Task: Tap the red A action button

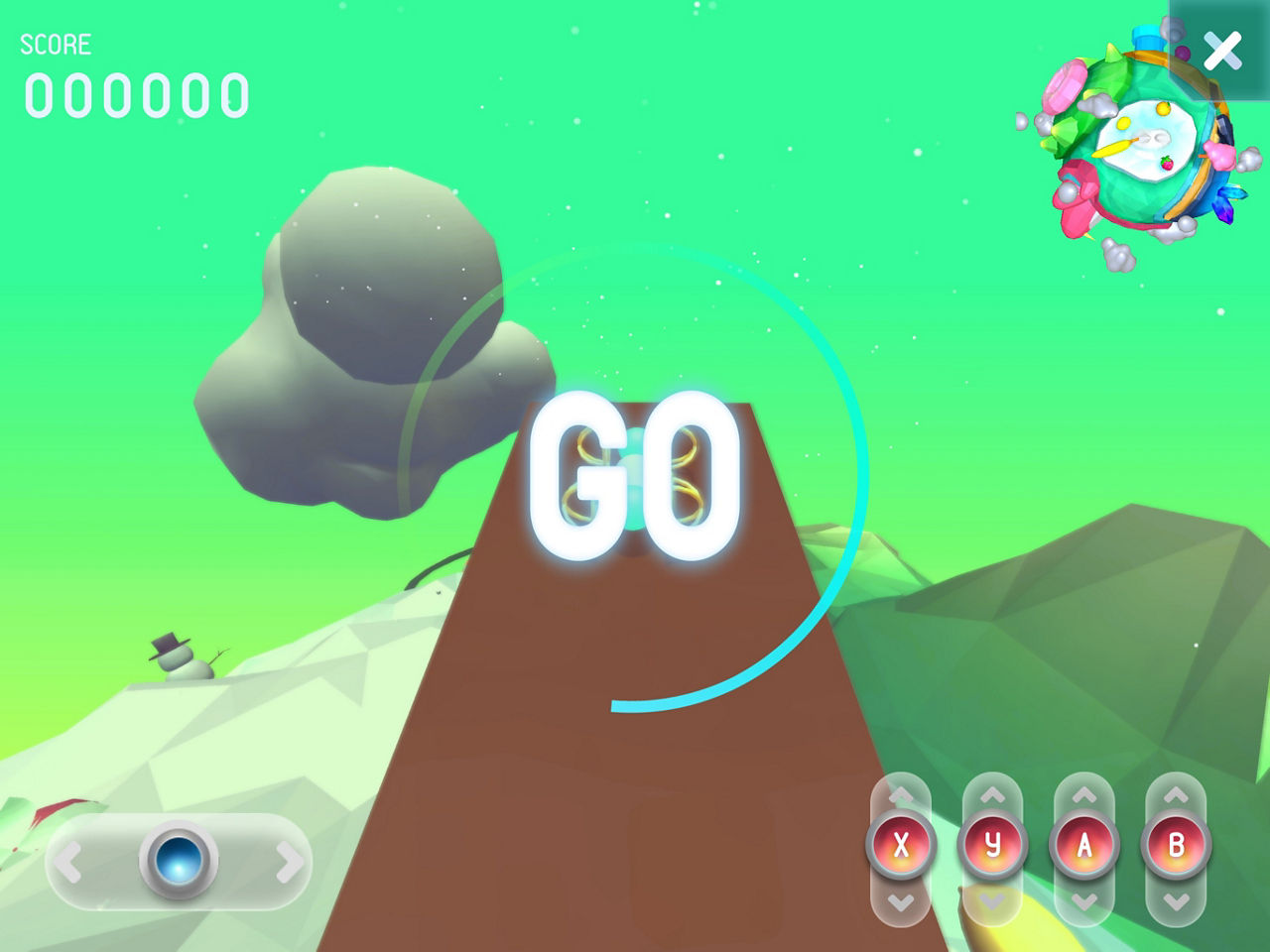Action: pos(1084,846)
